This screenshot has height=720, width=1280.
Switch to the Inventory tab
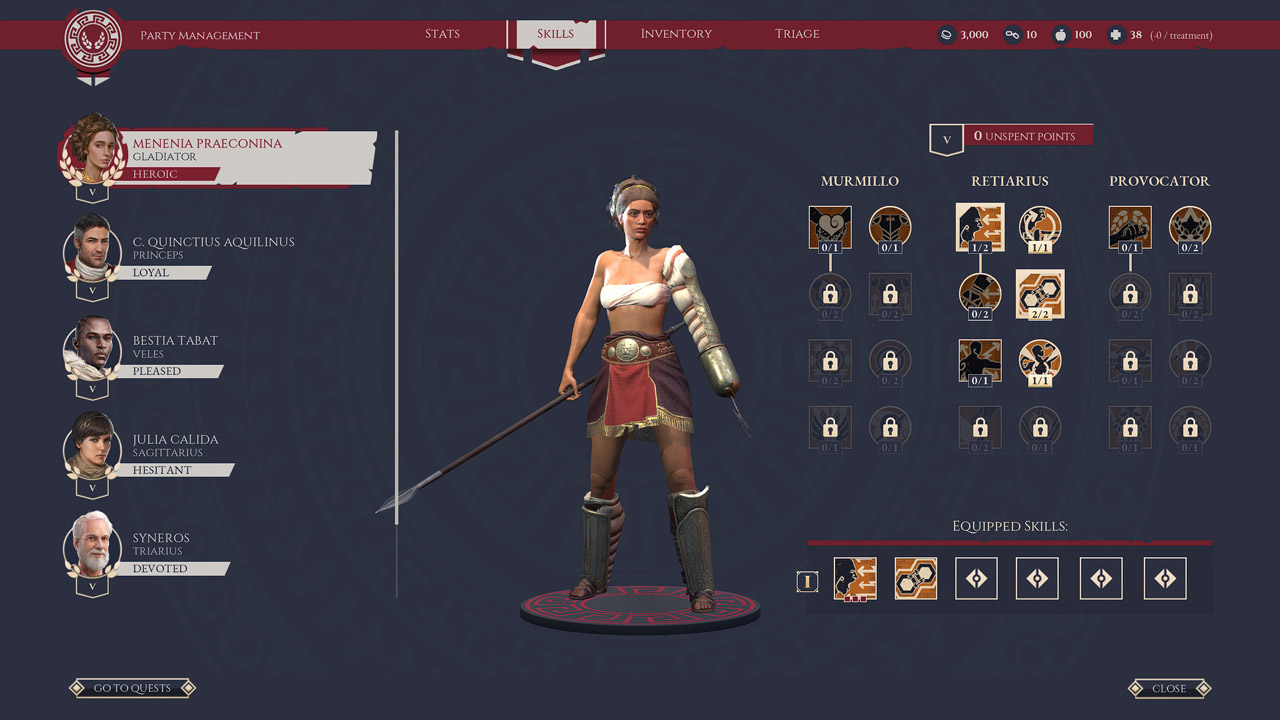point(676,33)
